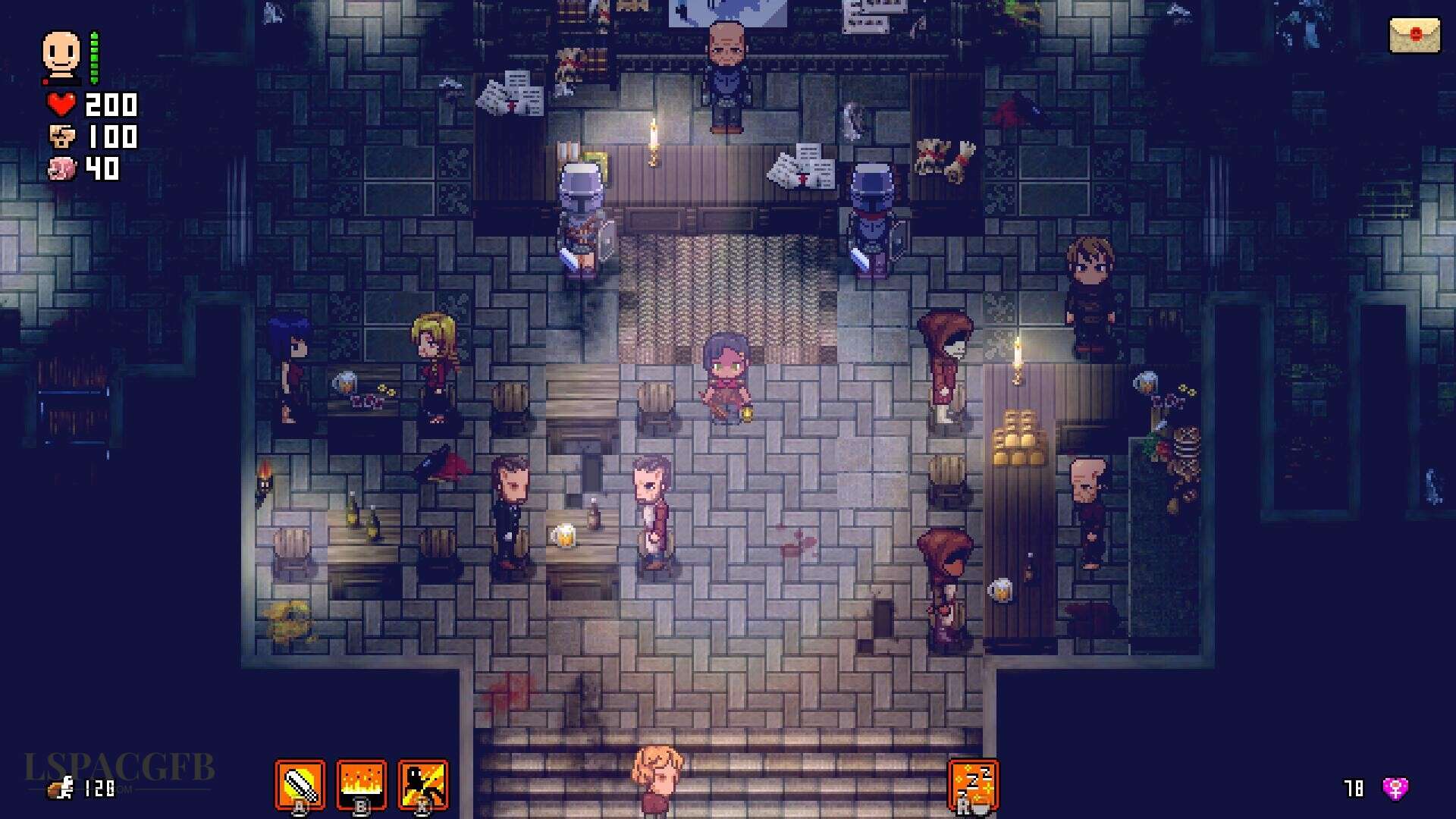Screen dimensions: 1456x819
Task: Open the sealed envelope mail icon
Action: pyautogui.click(x=1414, y=36)
